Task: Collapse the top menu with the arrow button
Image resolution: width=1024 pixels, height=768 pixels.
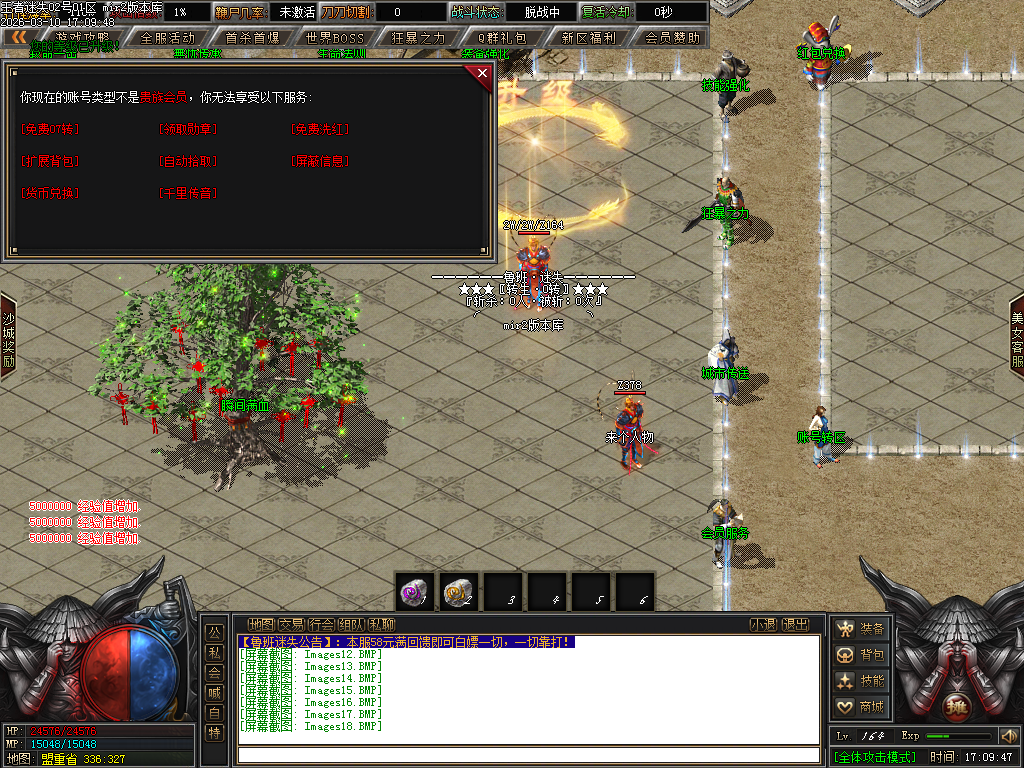Action: pyautogui.click(x=19, y=37)
